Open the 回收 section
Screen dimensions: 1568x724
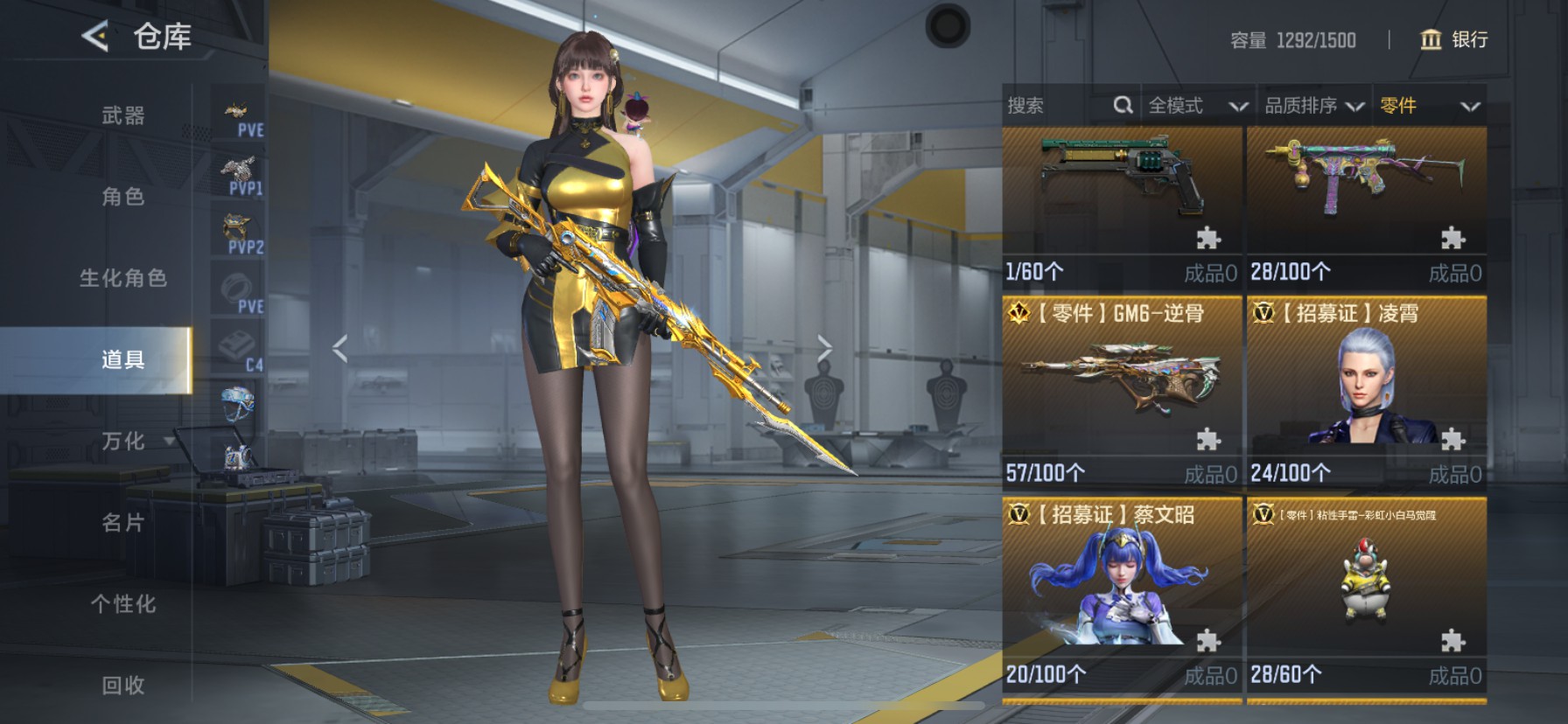pos(122,686)
